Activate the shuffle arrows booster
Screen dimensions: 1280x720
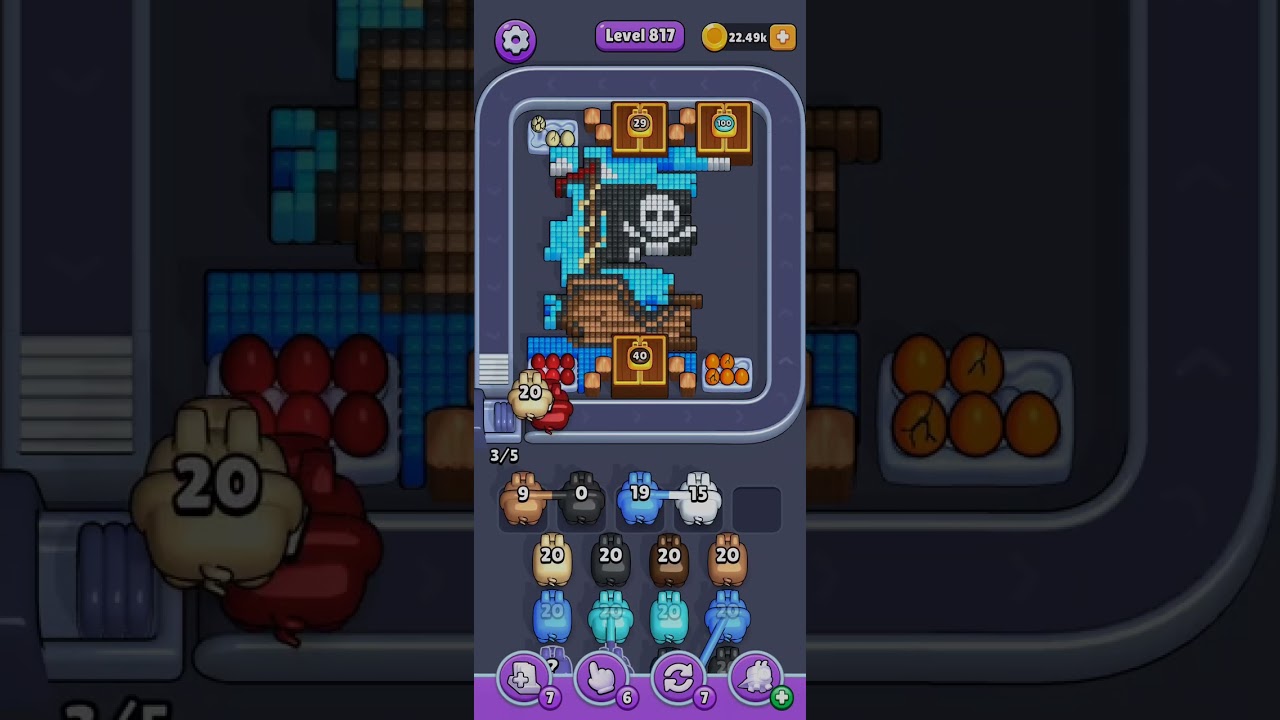[678, 680]
